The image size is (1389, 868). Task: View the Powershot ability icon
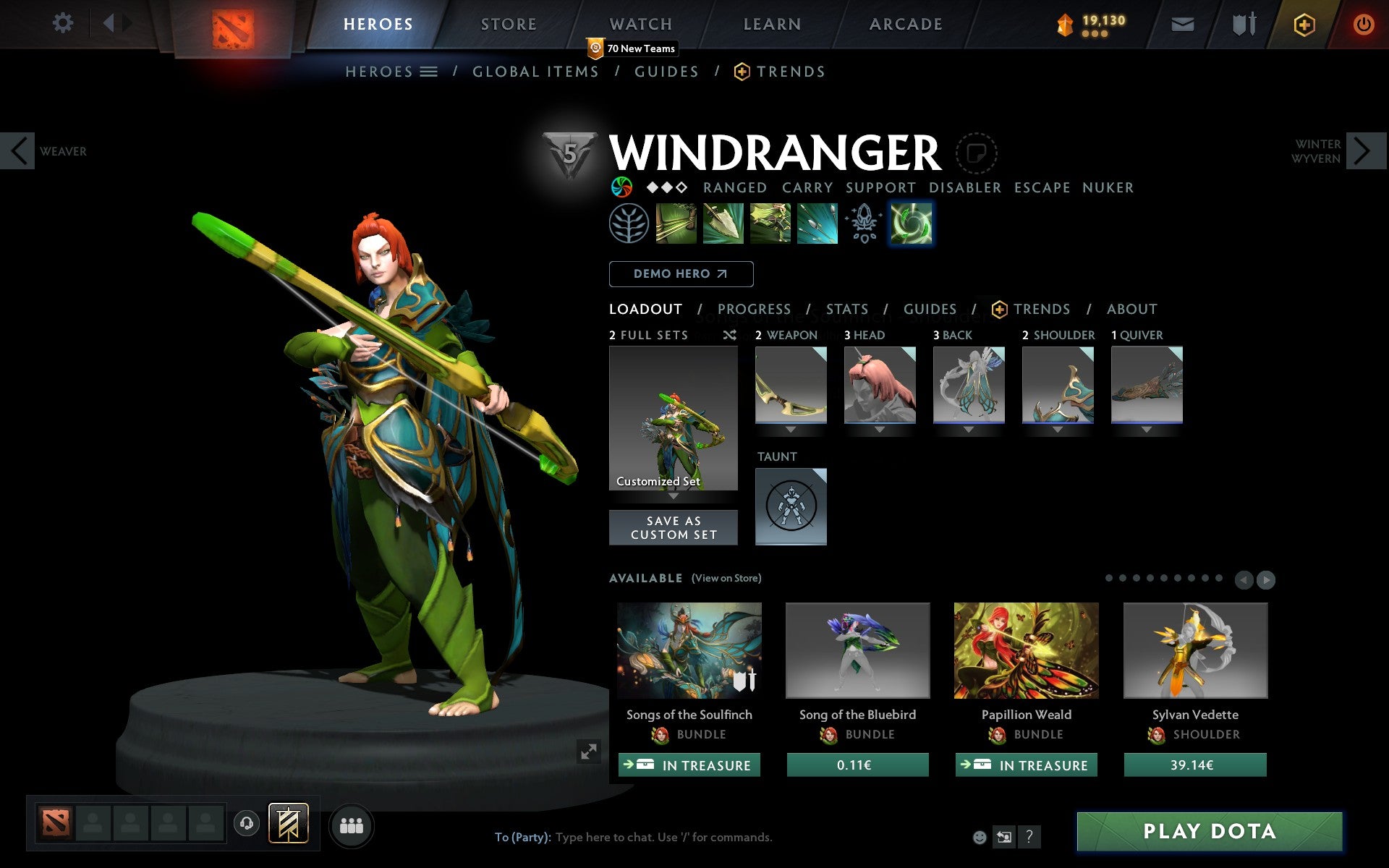tap(723, 224)
